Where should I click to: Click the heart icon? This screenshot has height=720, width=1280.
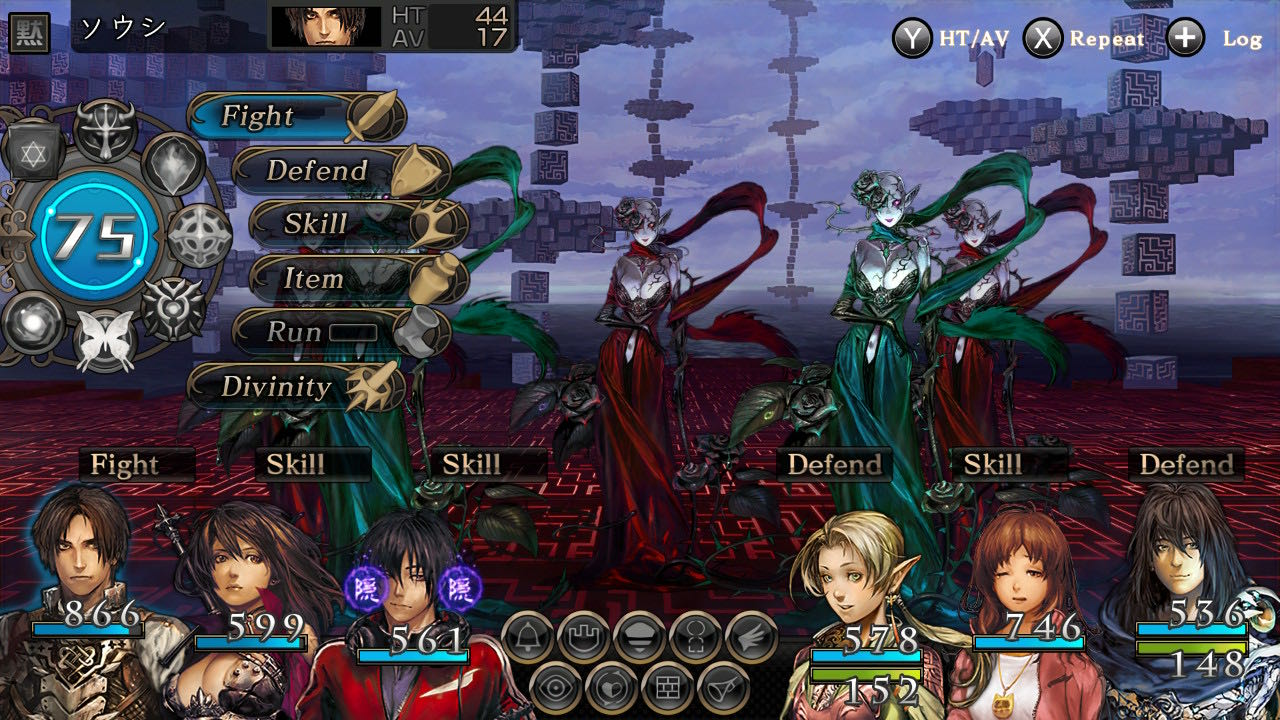[611, 688]
